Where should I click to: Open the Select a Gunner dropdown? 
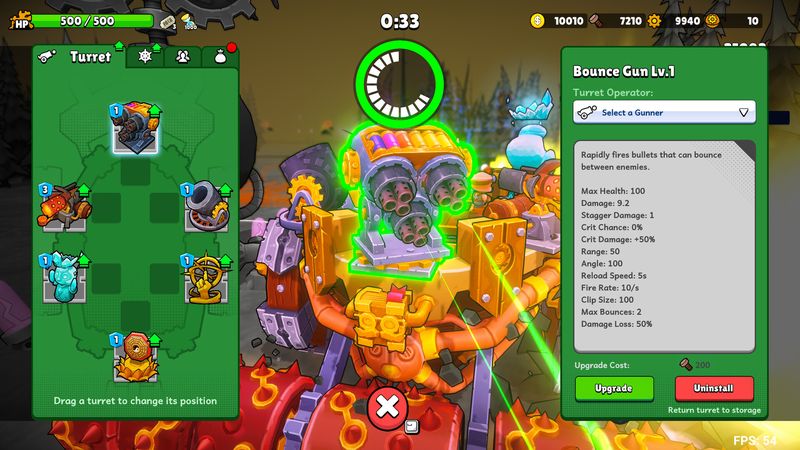pos(664,113)
